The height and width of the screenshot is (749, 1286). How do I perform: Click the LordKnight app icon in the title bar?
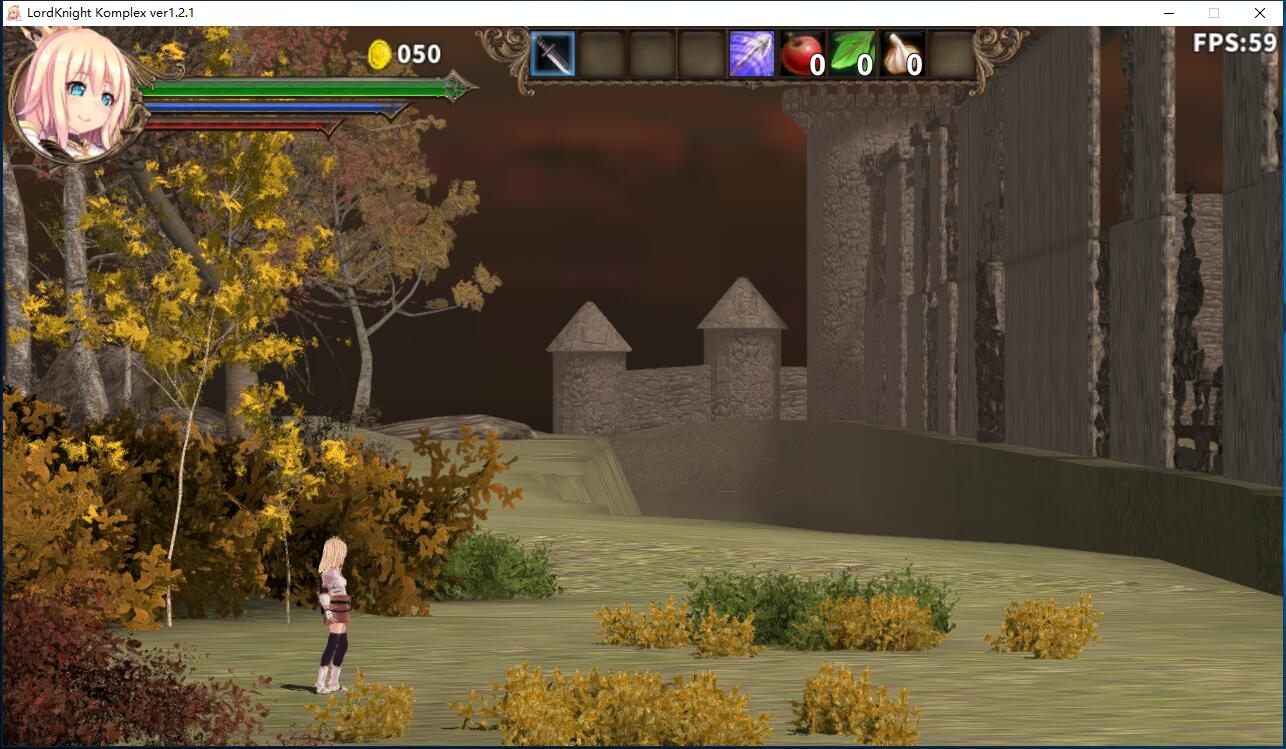coord(15,14)
